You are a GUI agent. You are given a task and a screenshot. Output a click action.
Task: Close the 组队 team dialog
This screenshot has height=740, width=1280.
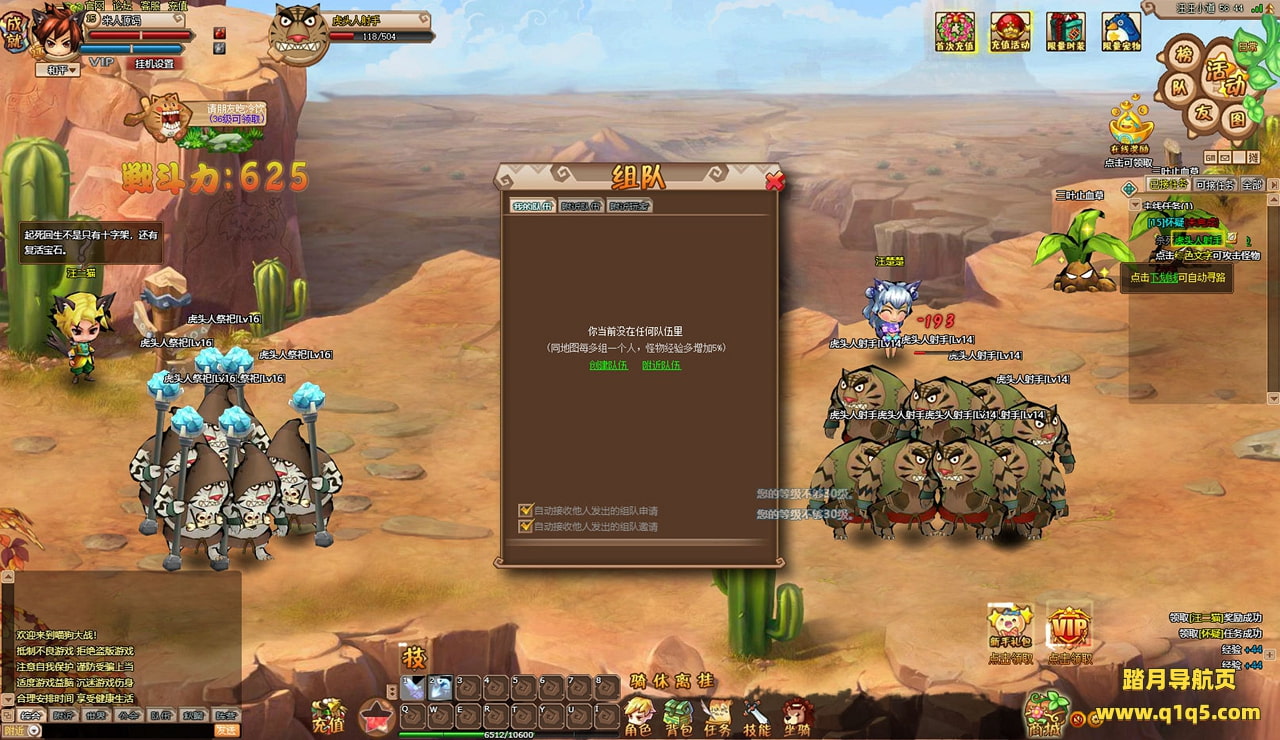pos(774,181)
